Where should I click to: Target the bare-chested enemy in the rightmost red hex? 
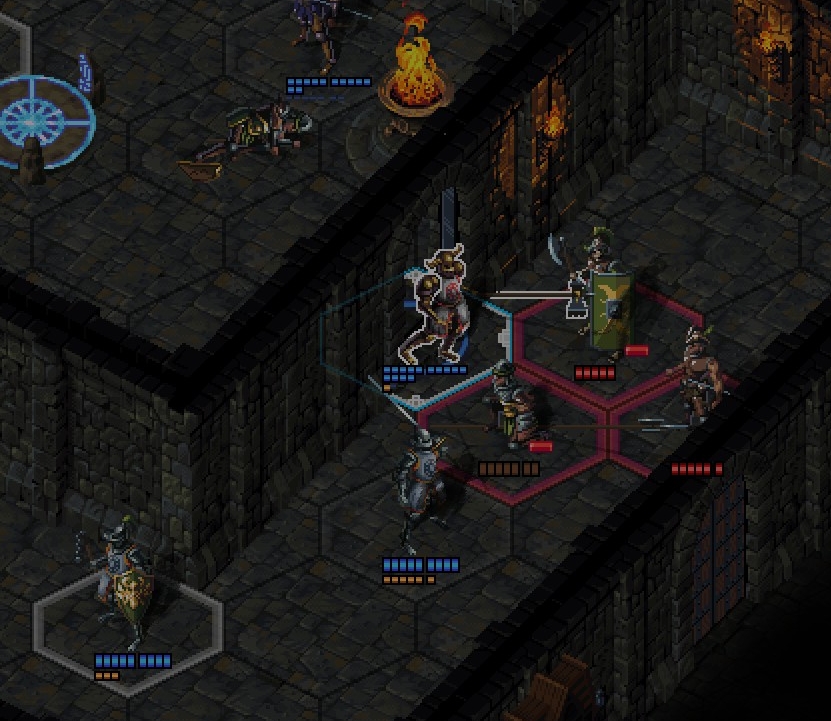697,380
